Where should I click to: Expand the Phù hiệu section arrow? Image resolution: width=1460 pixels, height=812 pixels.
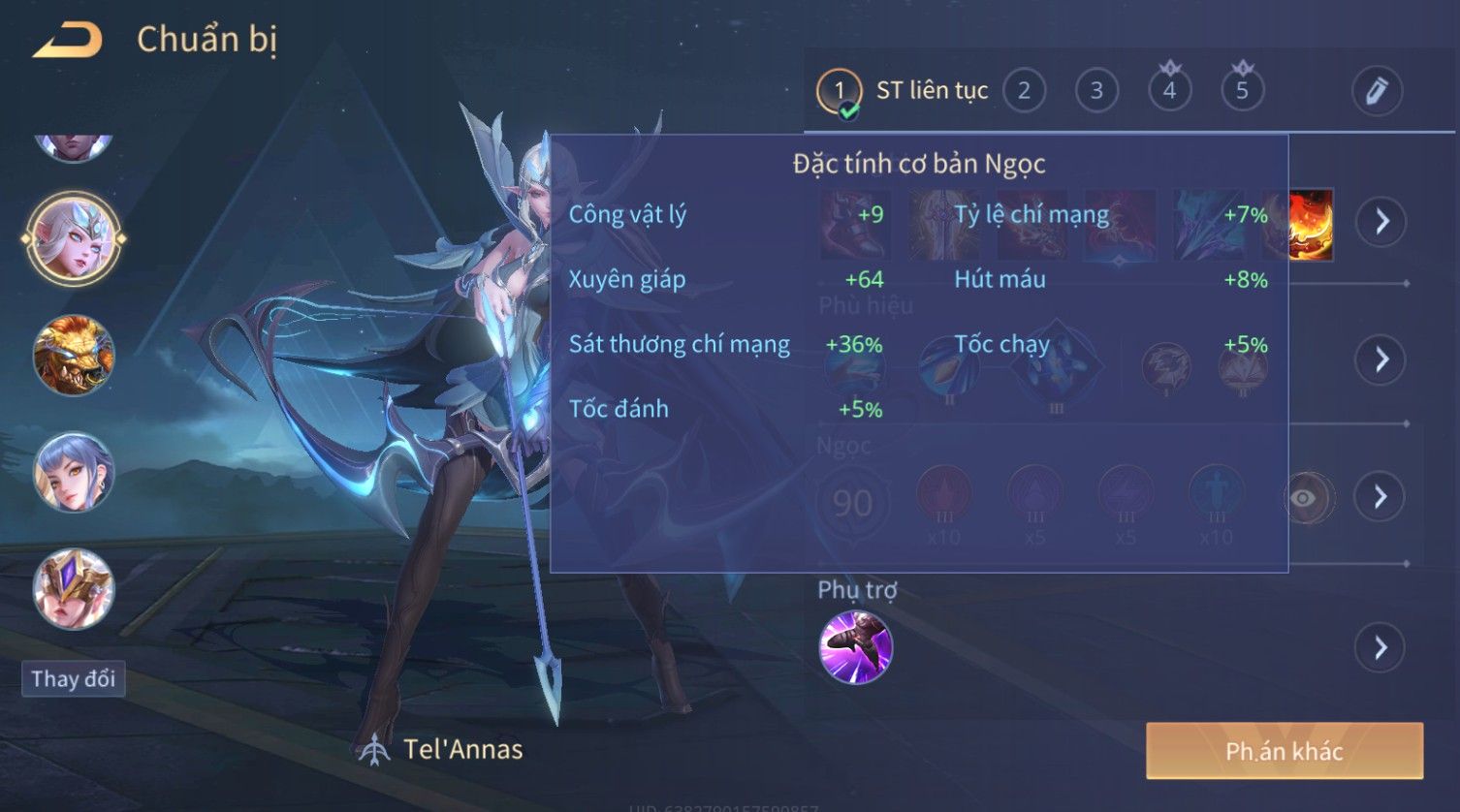tap(1381, 359)
